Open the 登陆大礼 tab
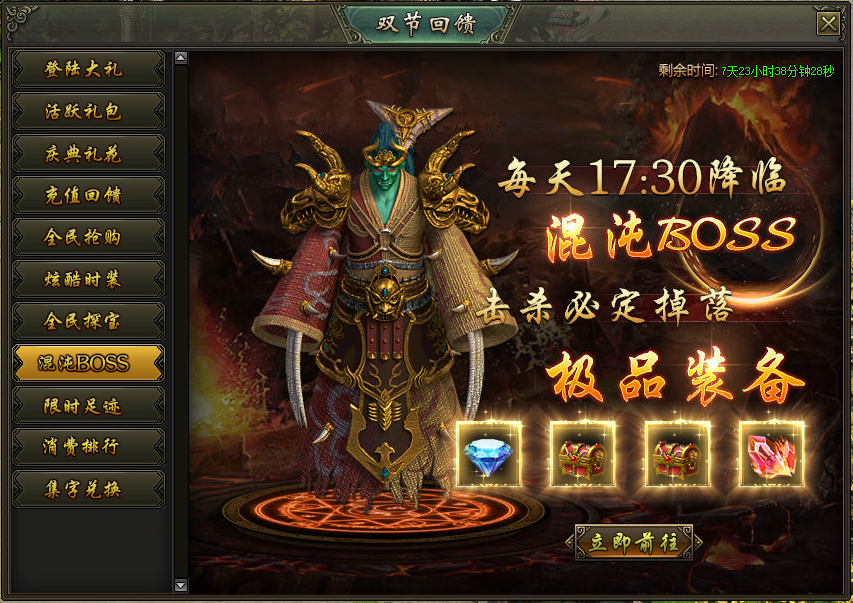This screenshot has width=853, height=603. 88,69
